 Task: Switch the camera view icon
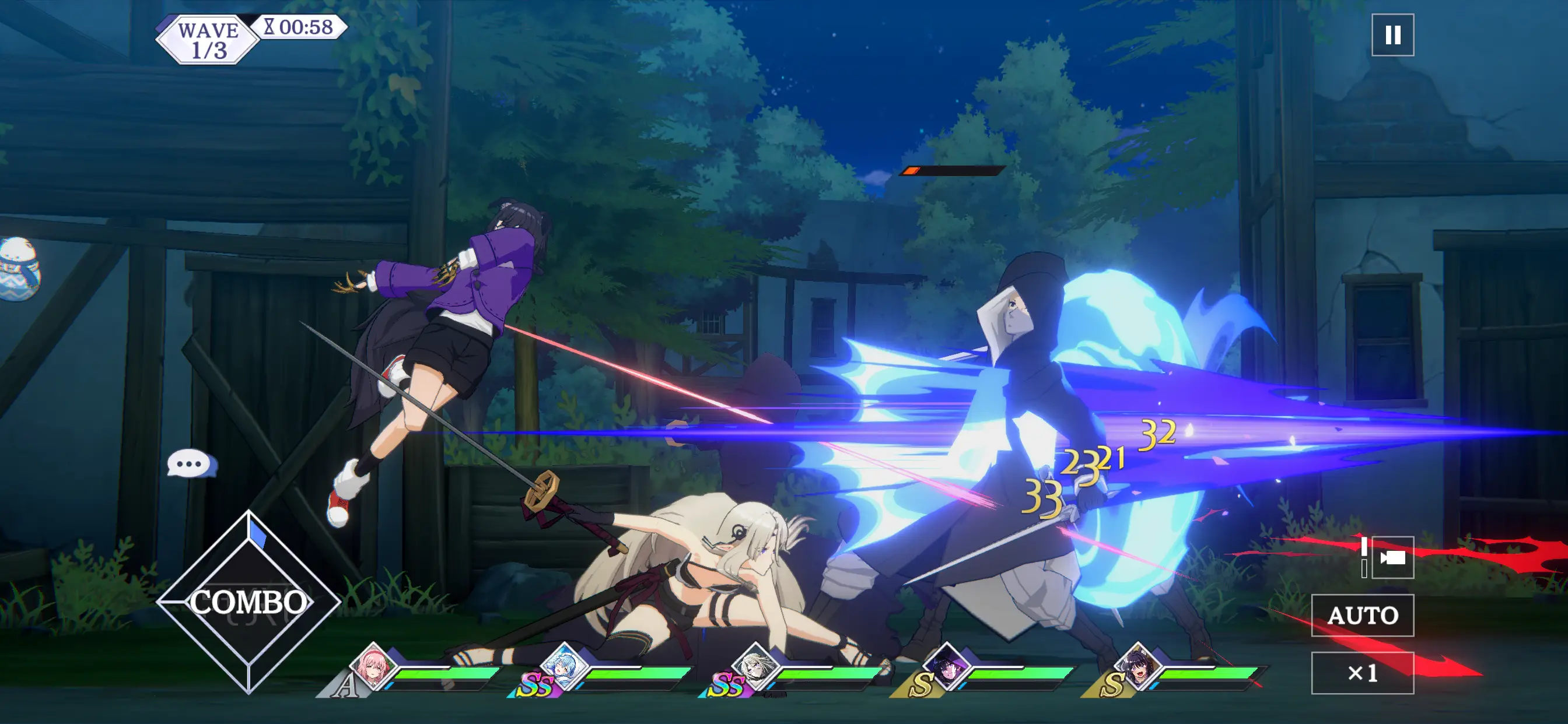[x=1392, y=557]
